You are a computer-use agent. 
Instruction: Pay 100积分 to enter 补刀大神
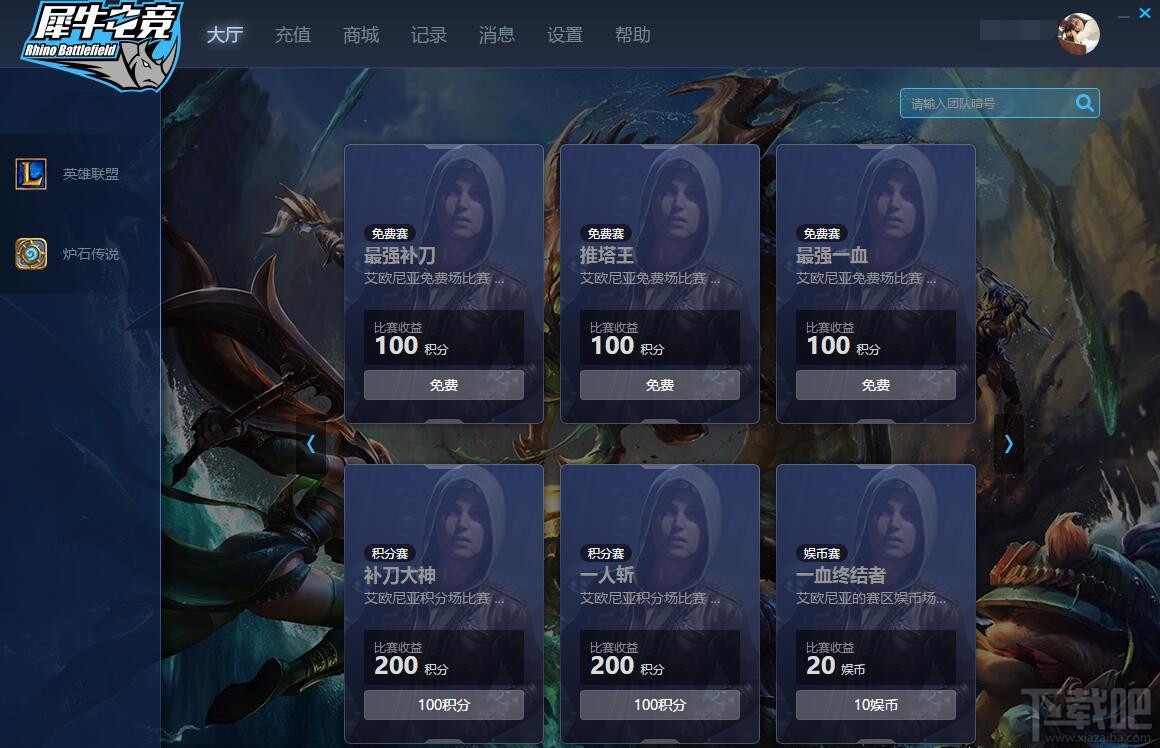pos(444,705)
